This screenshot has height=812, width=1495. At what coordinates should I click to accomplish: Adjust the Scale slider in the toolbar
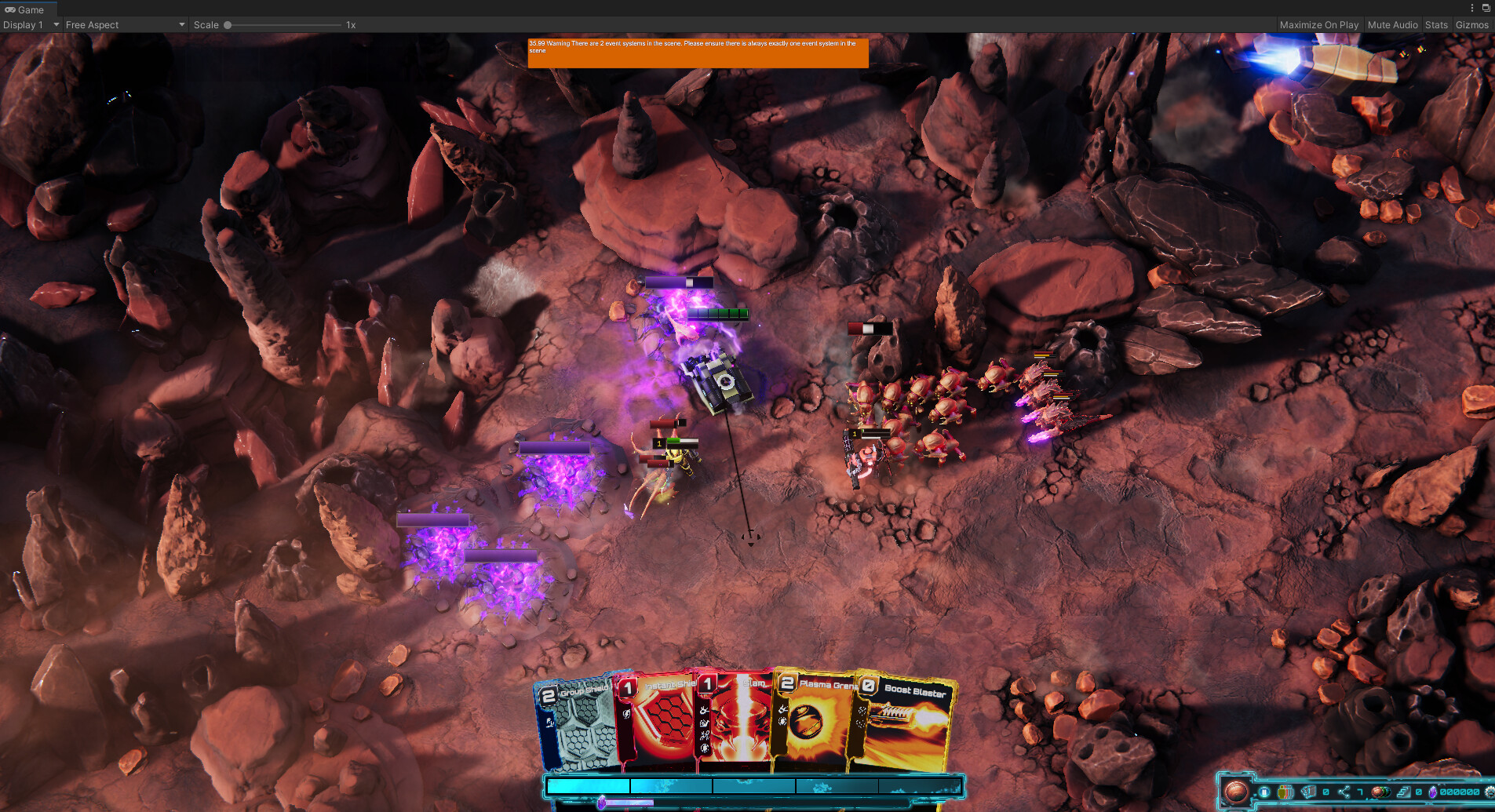[228, 24]
